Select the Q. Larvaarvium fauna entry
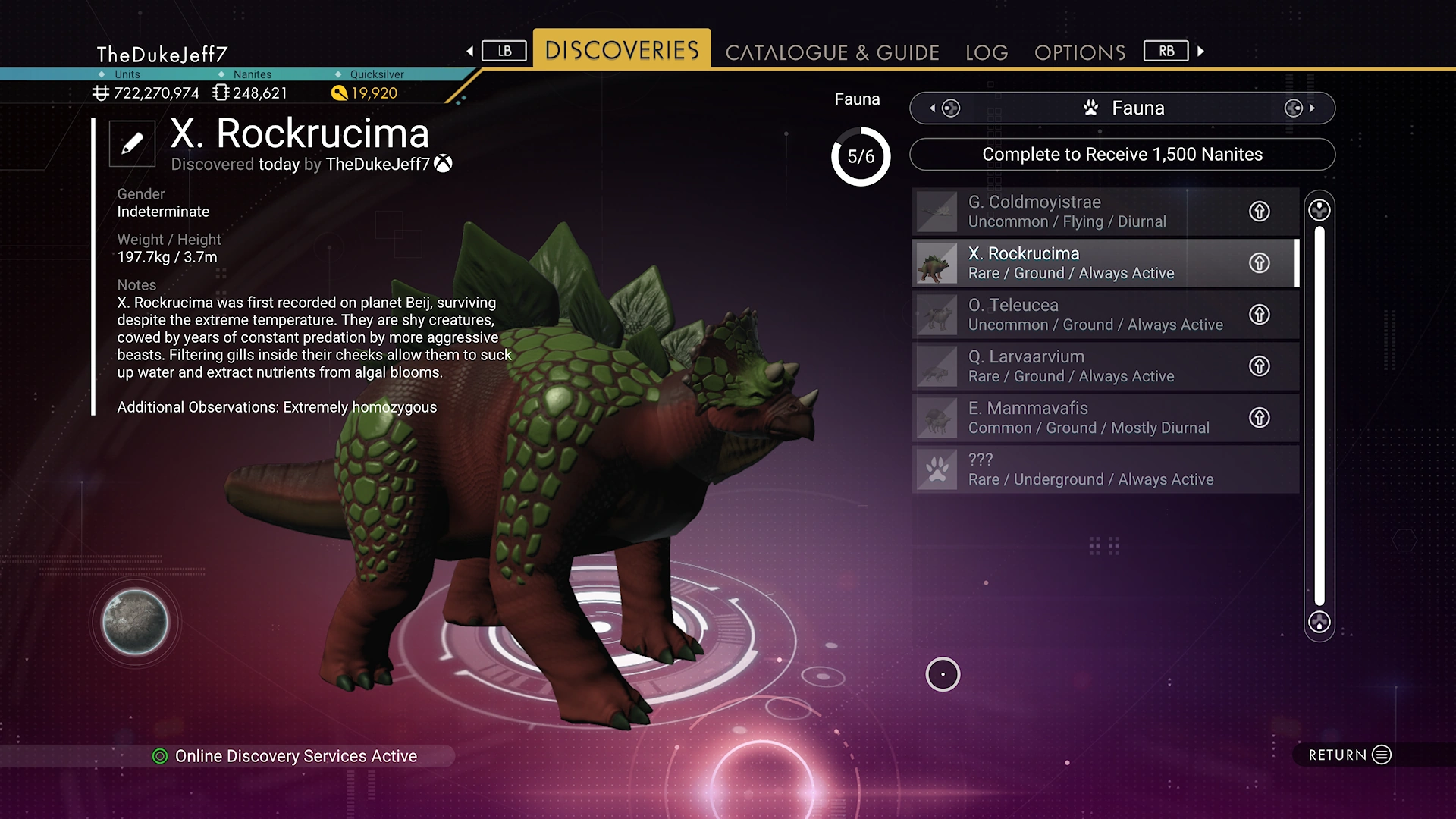This screenshot has height=819, width=1456. click(x=1077, y=366)
